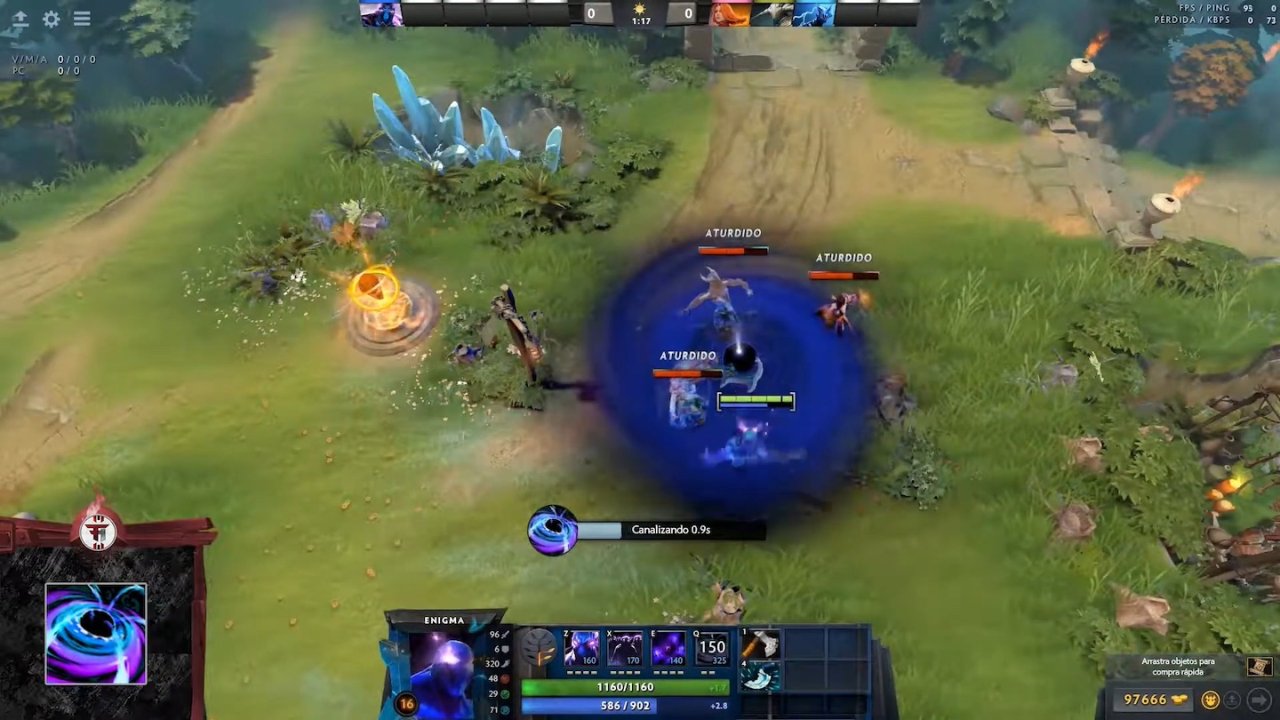Click the ENIGMA name label above the portrait
This screenshot has width=1280, height=720.
443,619
